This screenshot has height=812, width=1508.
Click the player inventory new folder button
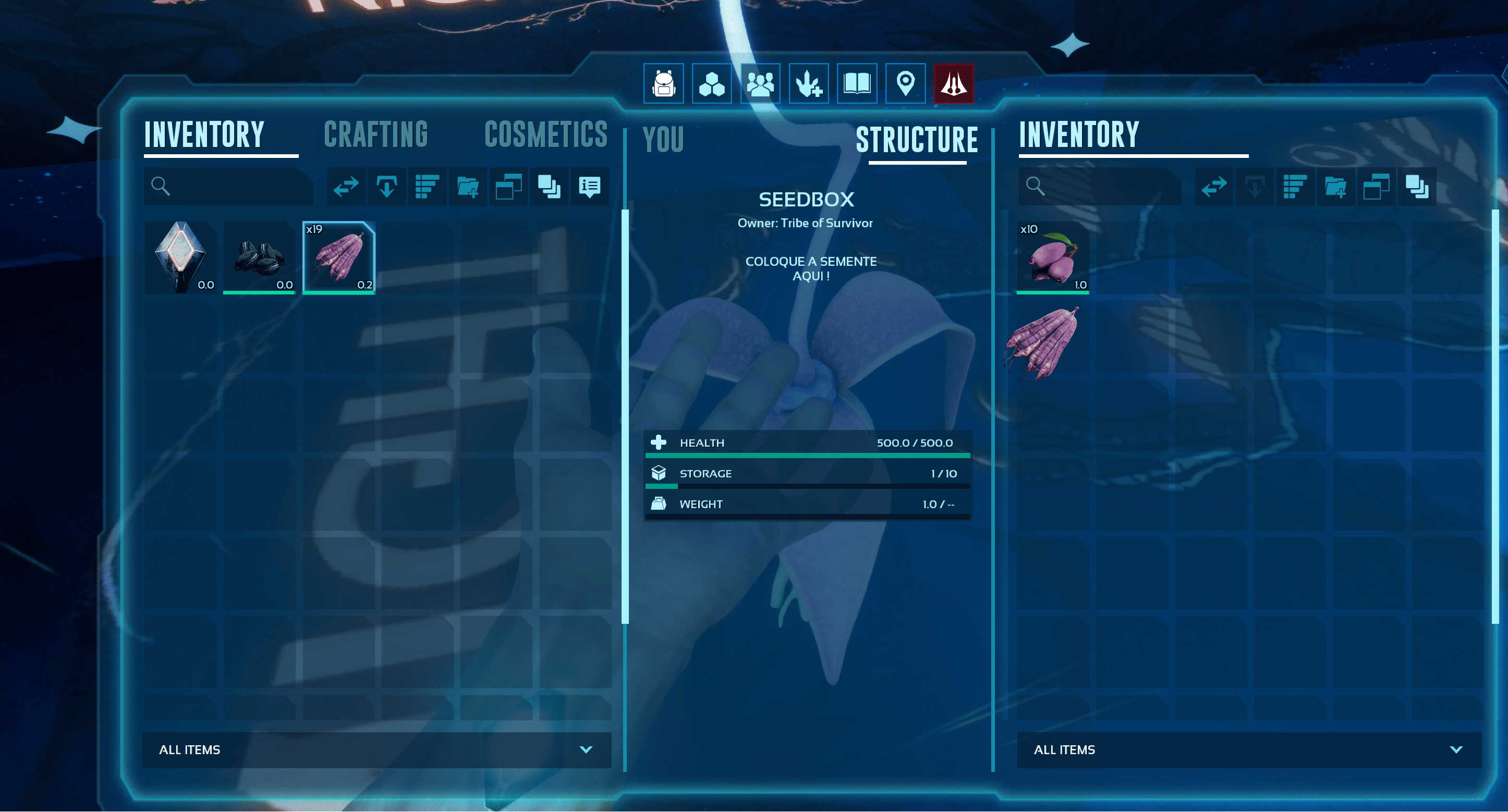click(468, 187)
